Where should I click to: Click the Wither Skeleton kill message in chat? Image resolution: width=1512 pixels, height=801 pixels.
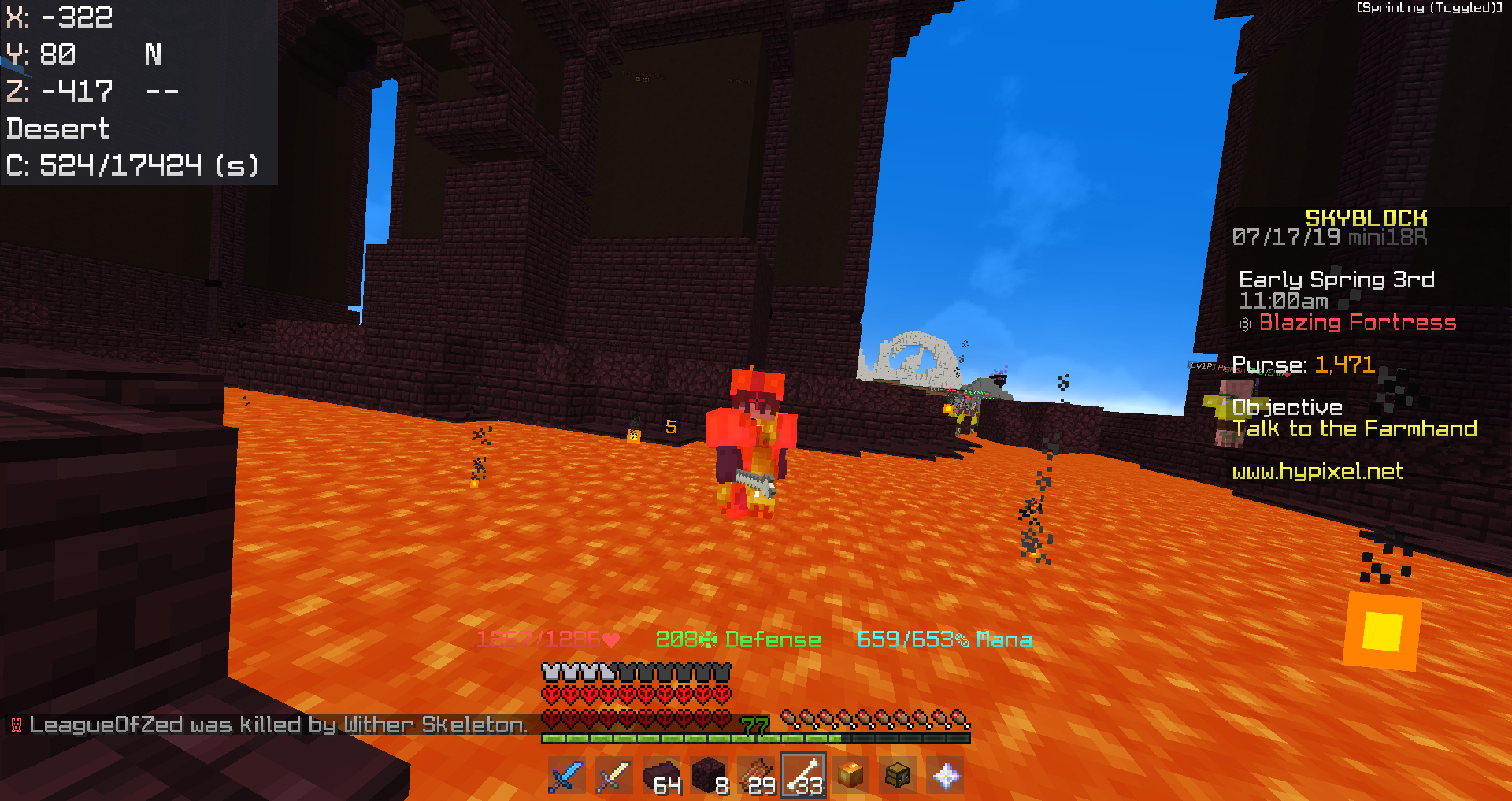276,725
